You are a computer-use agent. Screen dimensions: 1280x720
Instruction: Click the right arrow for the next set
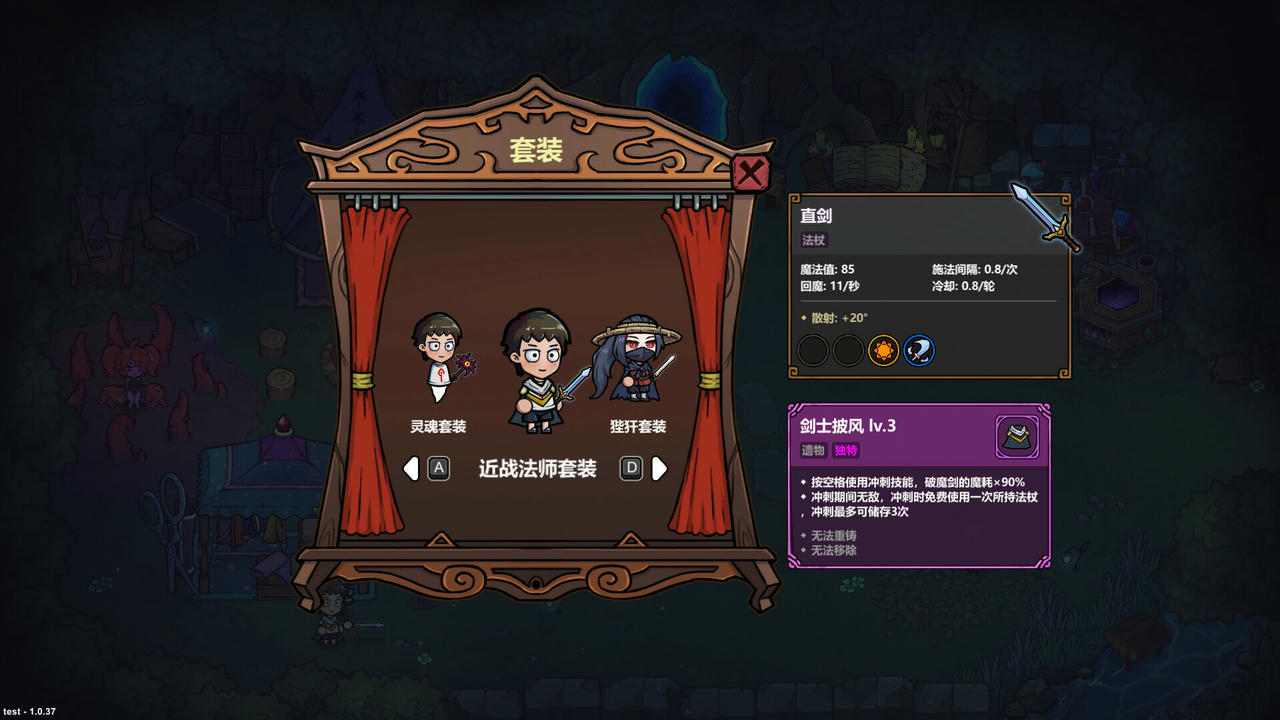pyautogui.click(x=657, y=468)
